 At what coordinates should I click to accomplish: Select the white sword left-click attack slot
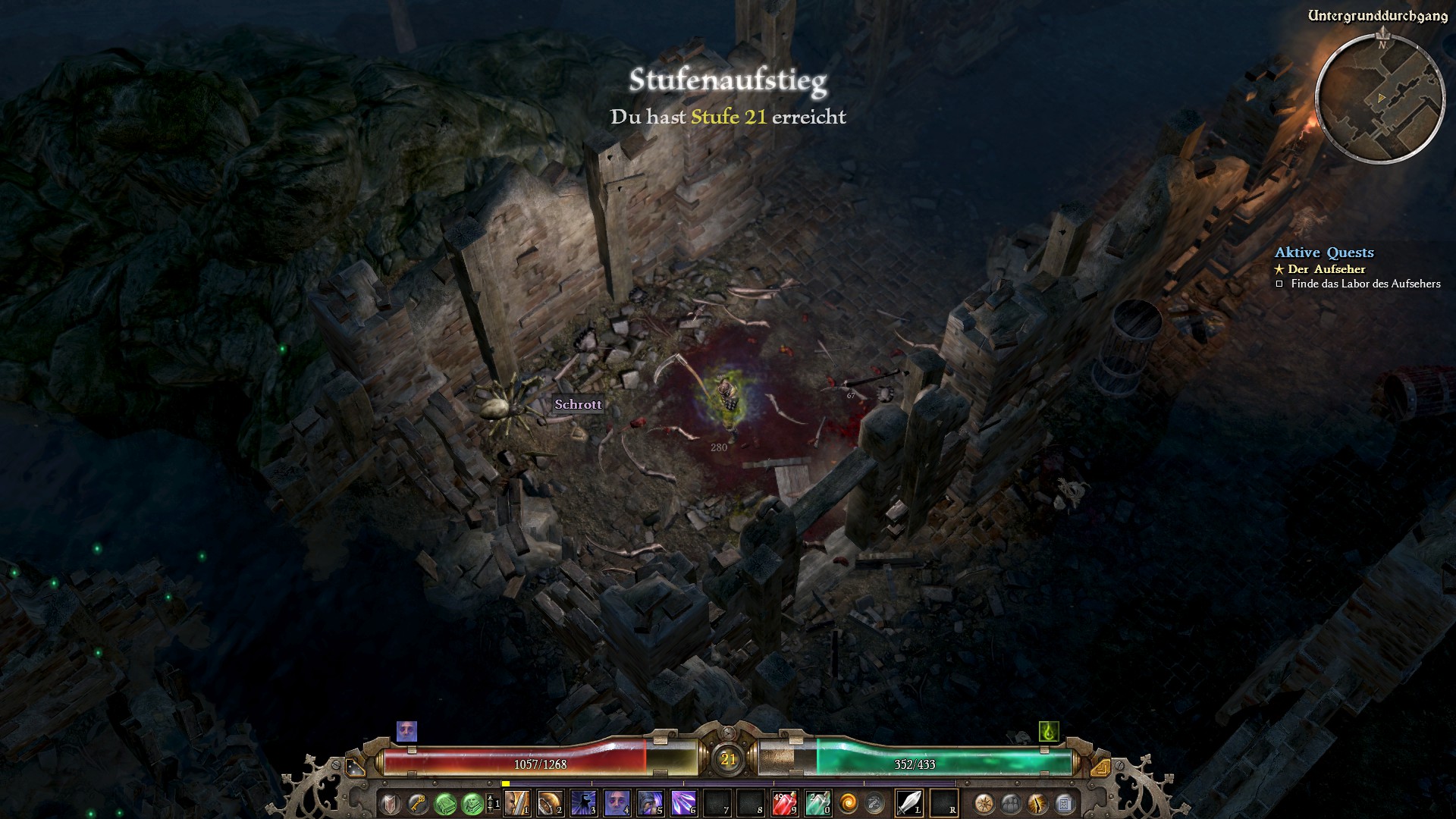click(909, 802)
